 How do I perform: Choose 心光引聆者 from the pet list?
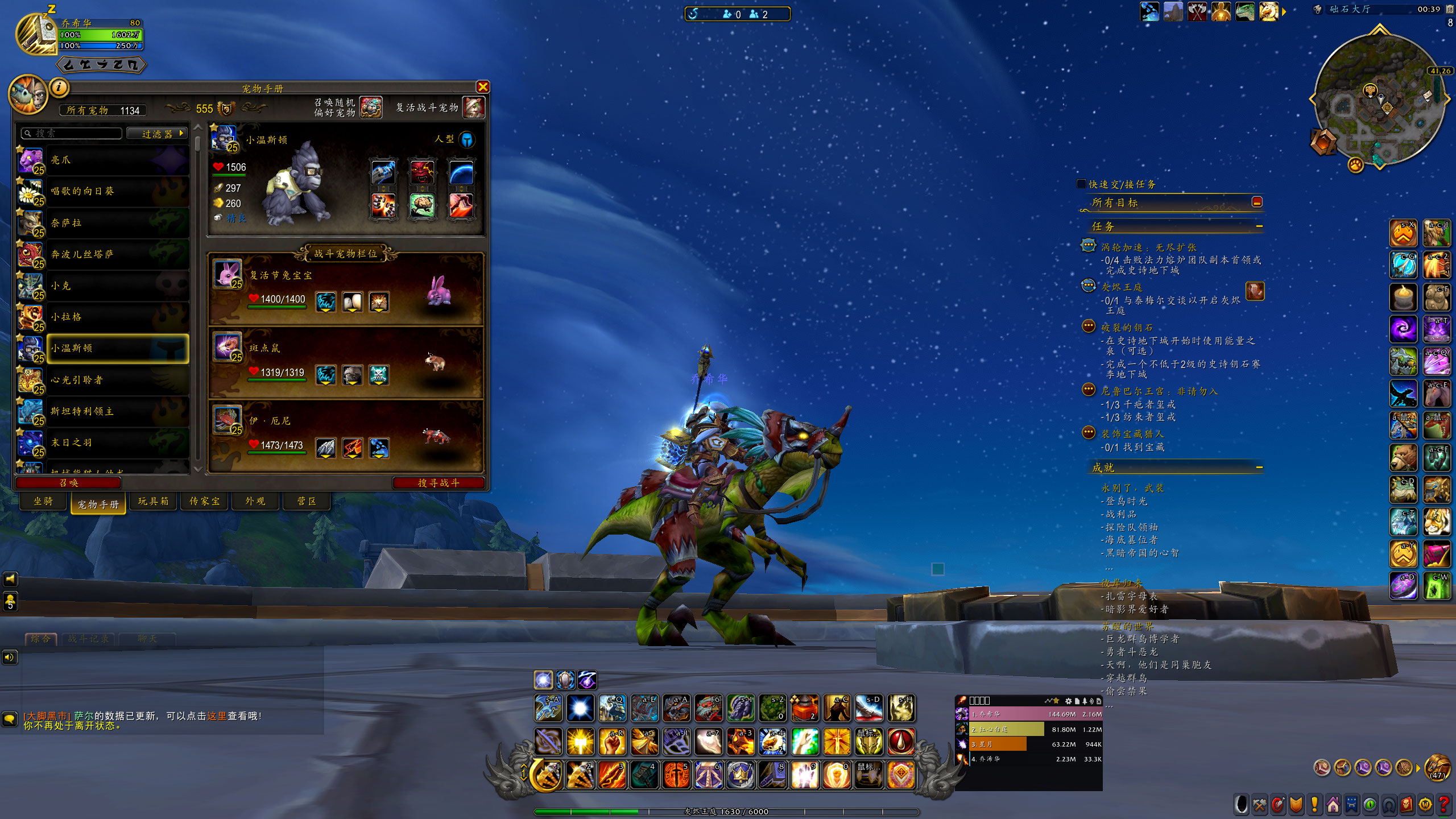tap(102, 380)
